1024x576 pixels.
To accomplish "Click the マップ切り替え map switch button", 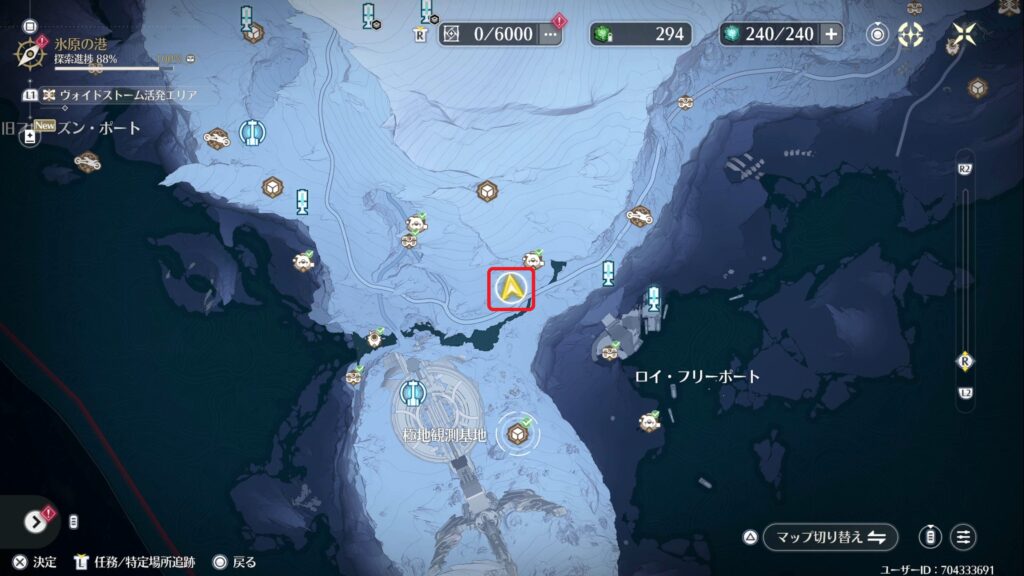I will [830, 537].
